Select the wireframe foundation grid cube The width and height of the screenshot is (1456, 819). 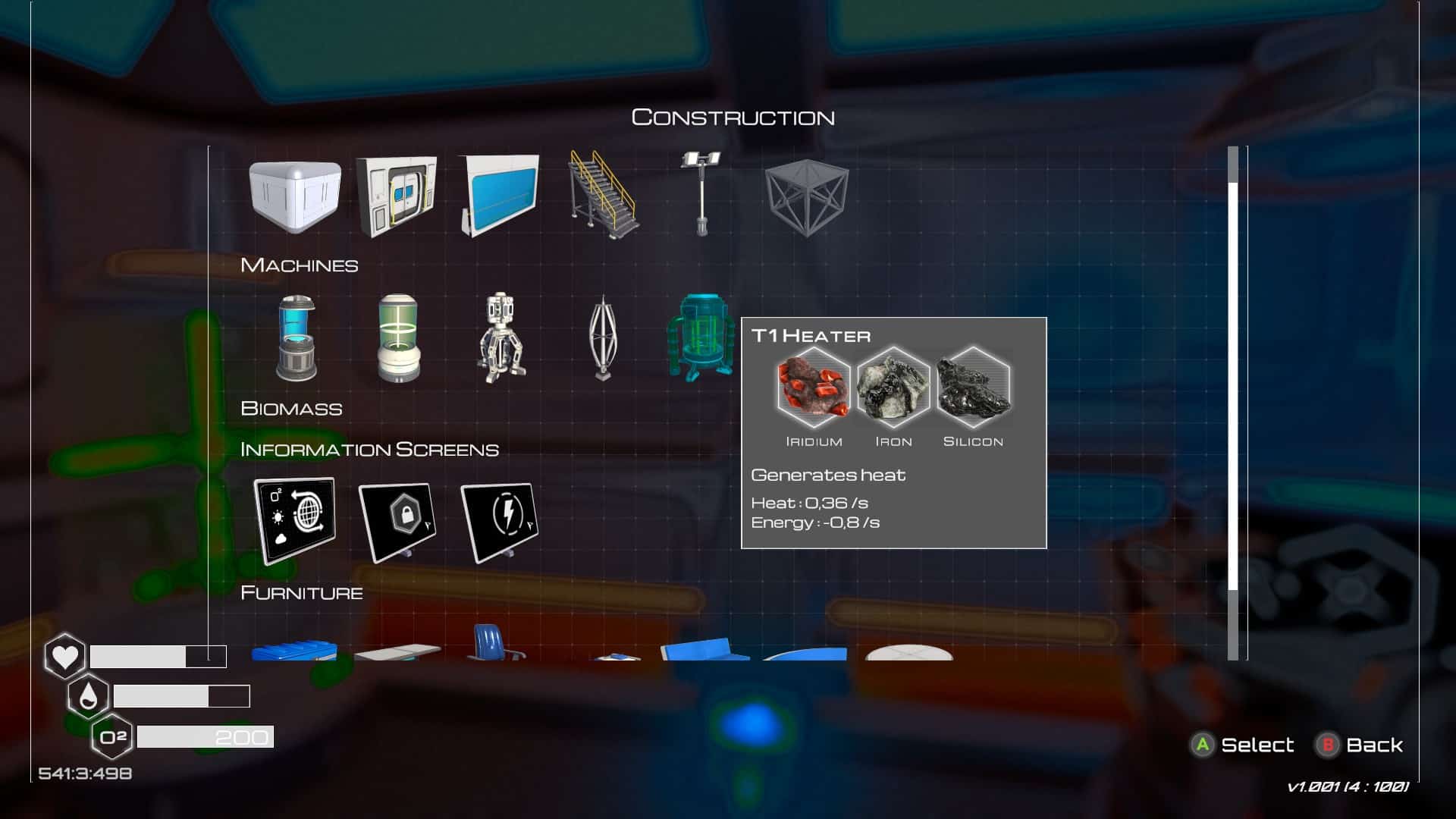coord(806,195)
